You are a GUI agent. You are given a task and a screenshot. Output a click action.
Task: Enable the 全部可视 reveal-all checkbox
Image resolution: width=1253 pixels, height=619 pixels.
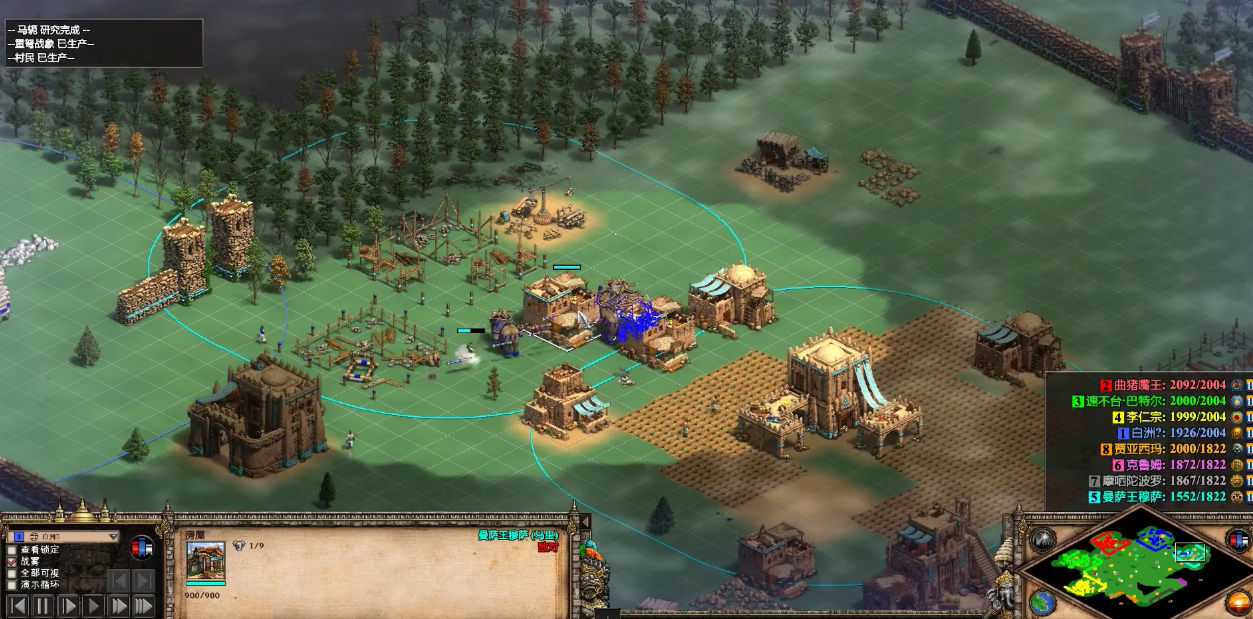[12, 573]
